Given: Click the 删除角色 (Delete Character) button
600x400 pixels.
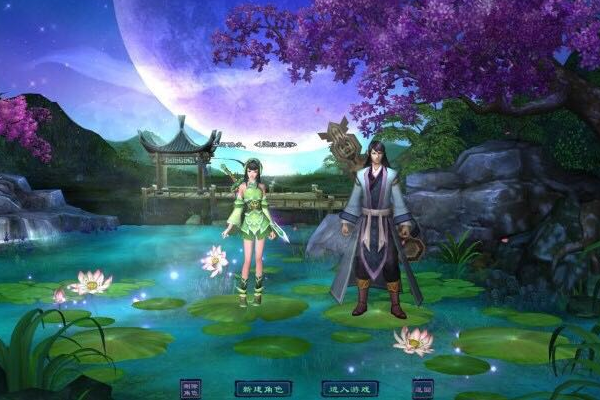Looking at the screenshot, I should pyautogui.click(x=190, y=388).
